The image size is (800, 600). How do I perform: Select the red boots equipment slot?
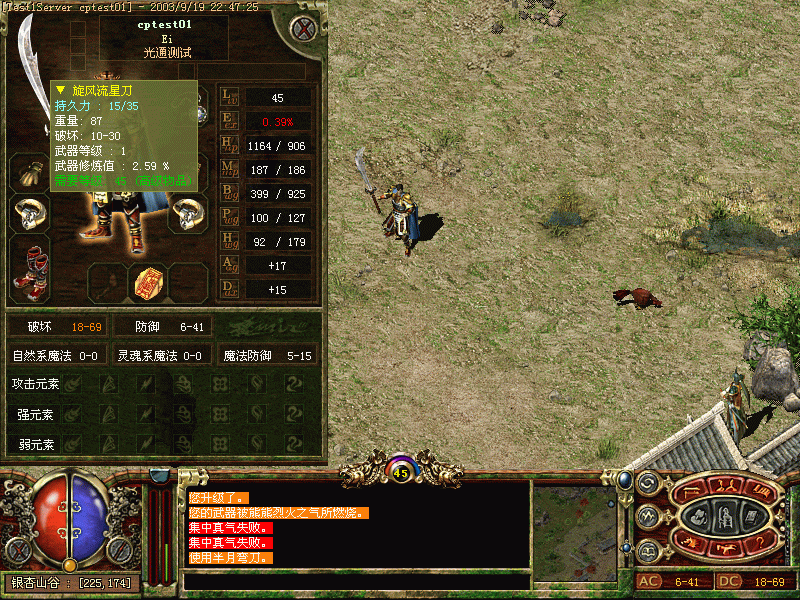coord(28,272)
